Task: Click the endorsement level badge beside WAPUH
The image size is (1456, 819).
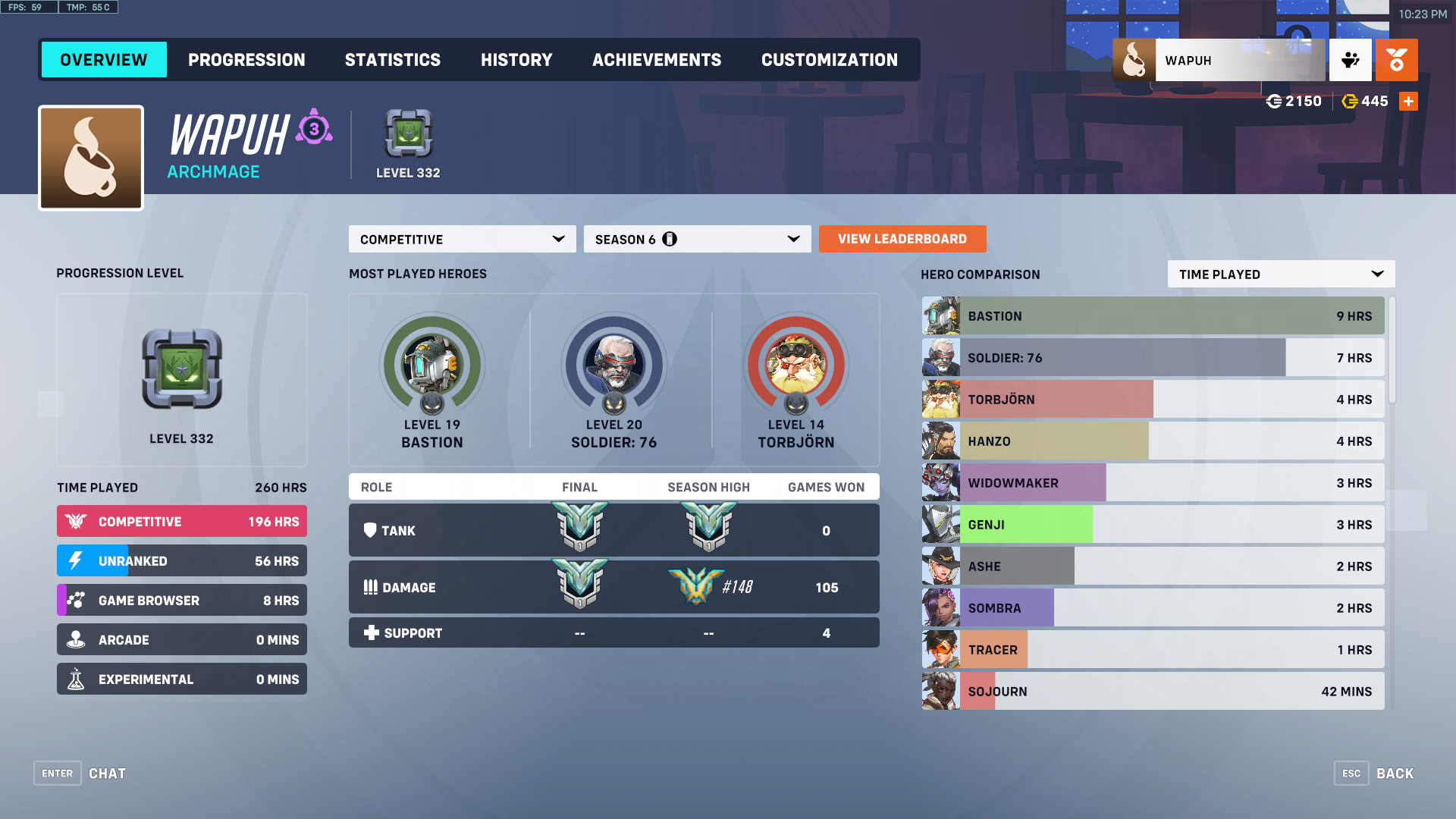Action: click(312, 130)
